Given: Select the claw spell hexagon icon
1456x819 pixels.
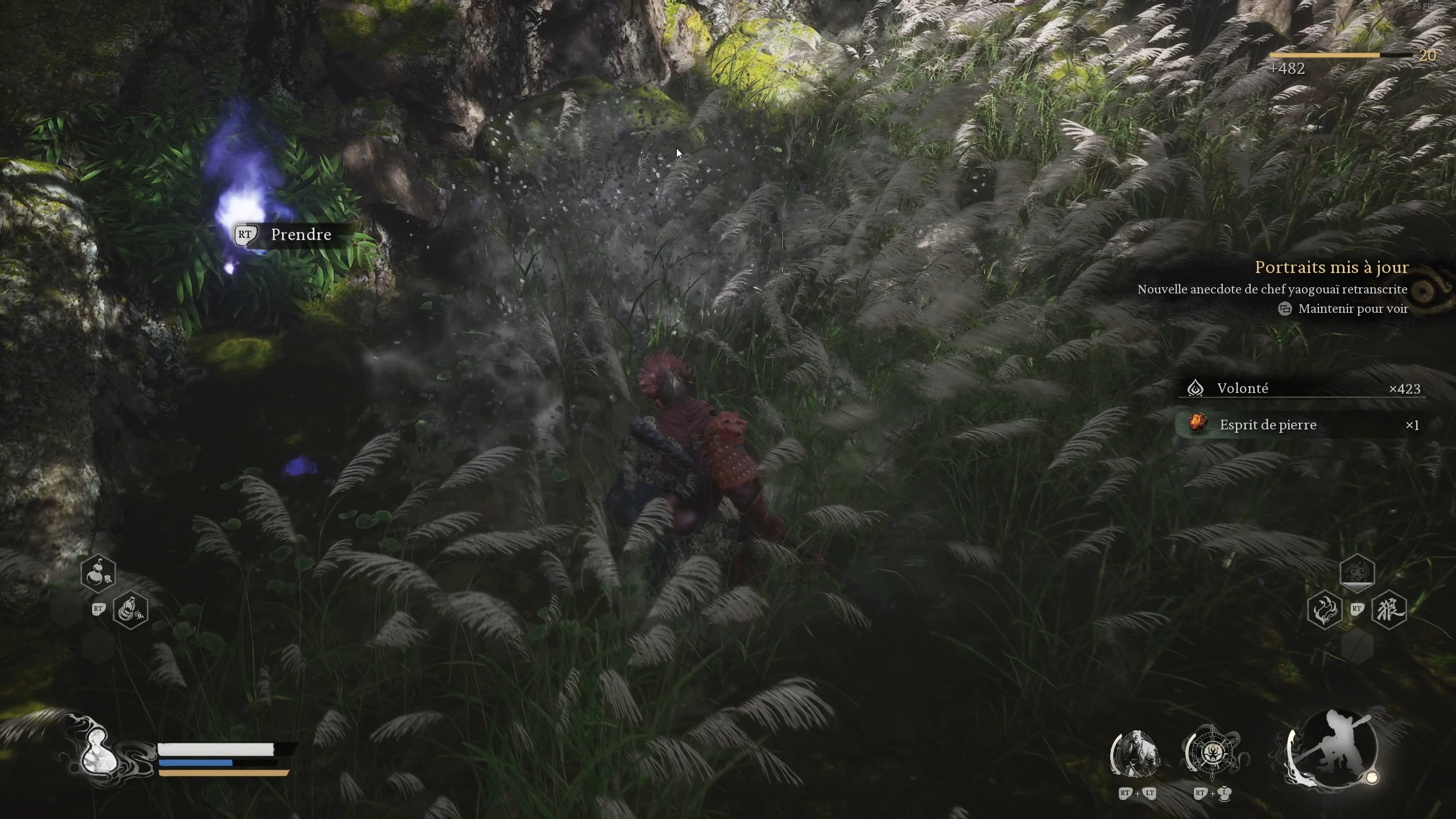Looking at the screenshot, I should click(1325, 611).
